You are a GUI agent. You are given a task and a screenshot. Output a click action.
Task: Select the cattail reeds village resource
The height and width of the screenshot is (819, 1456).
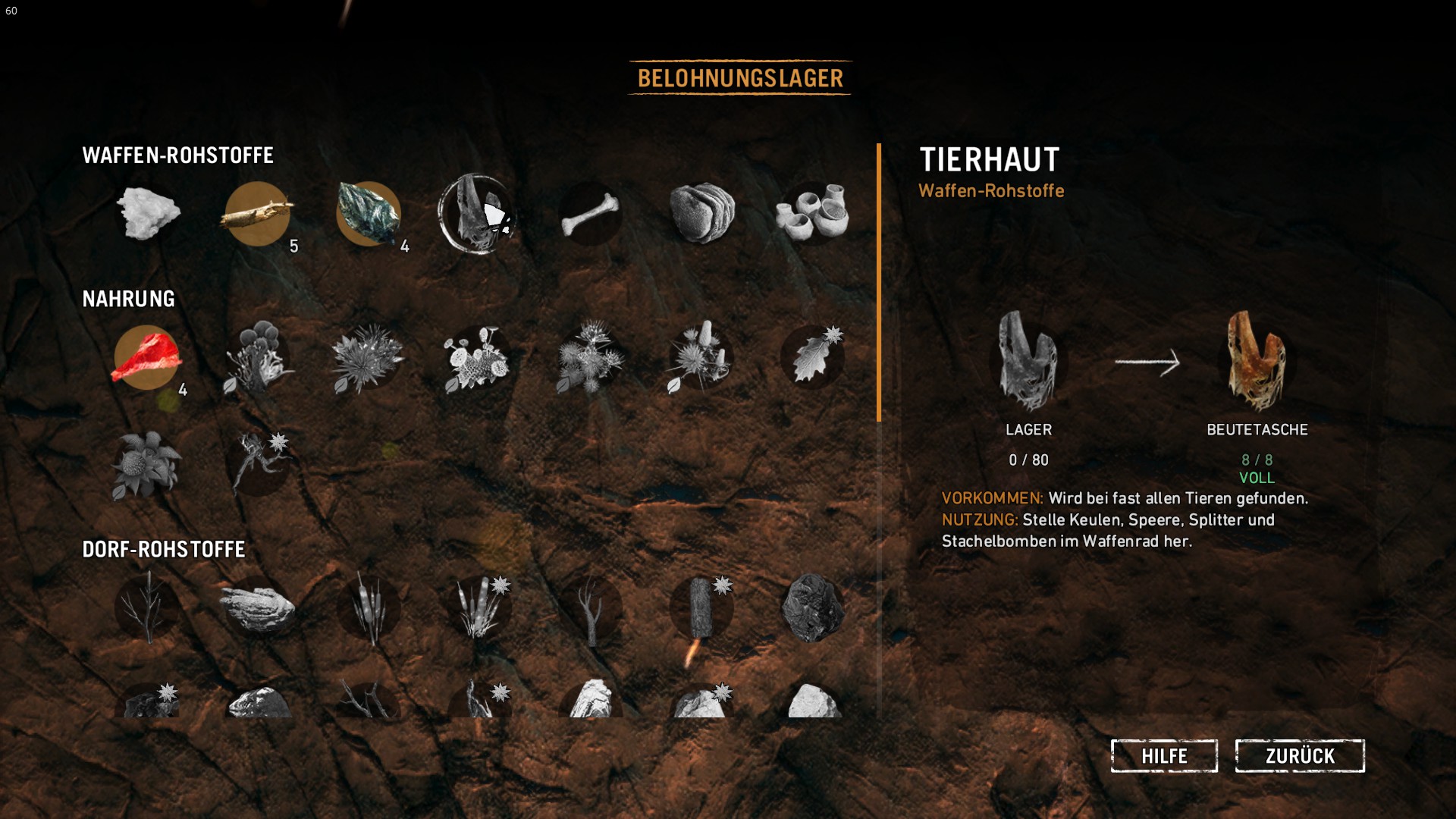[x=369, y=608]
